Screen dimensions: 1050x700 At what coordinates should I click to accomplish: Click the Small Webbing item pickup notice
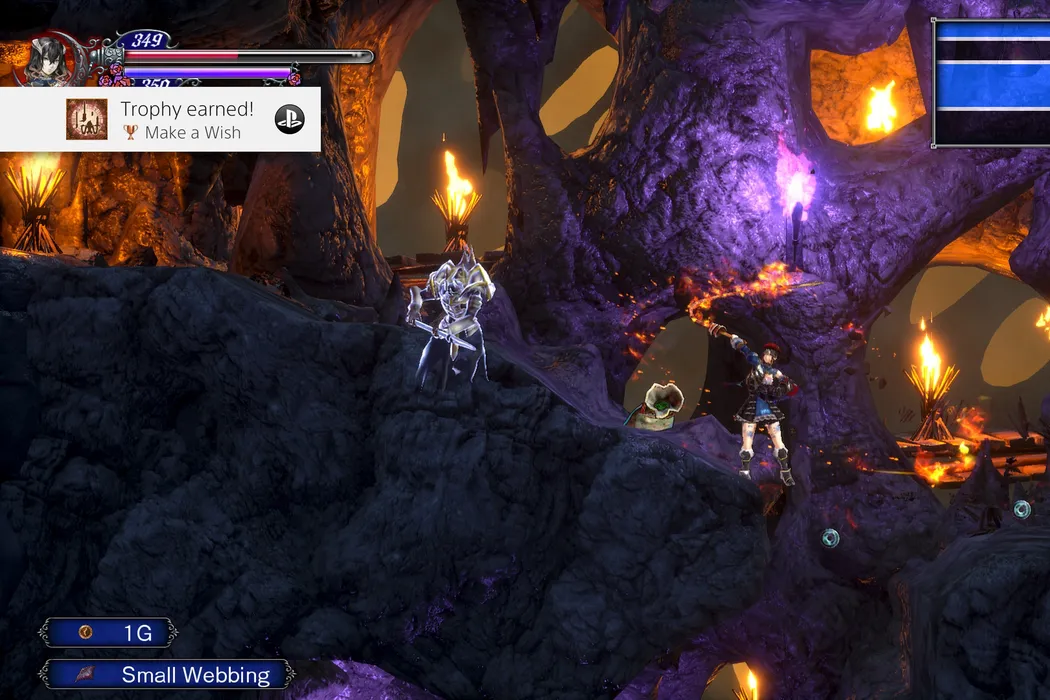[x=167, y=675]
